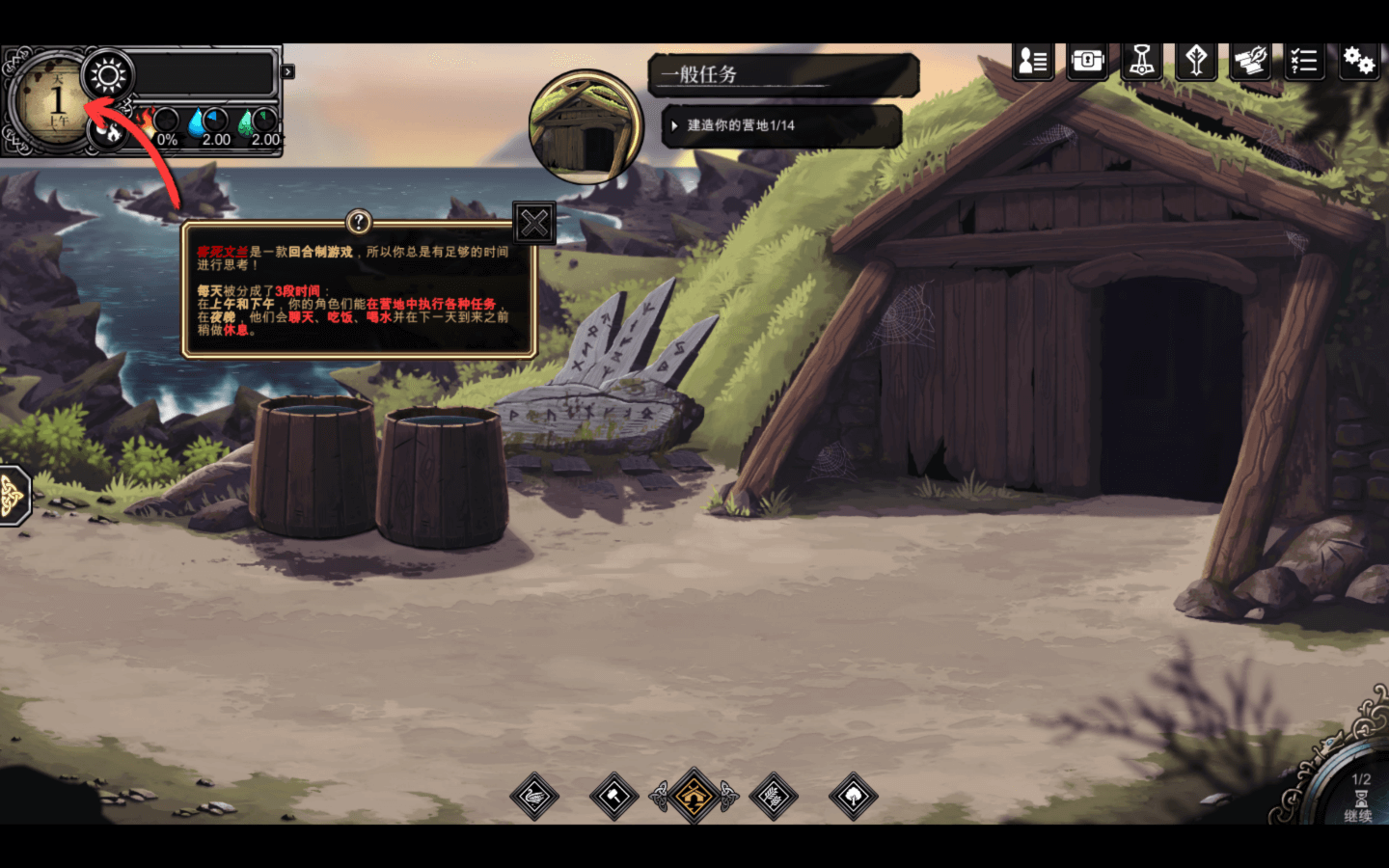This screenshot has height=868, width=1389.
Task: Open the inventory chest panel
Action: click(x=1087, y=61)
